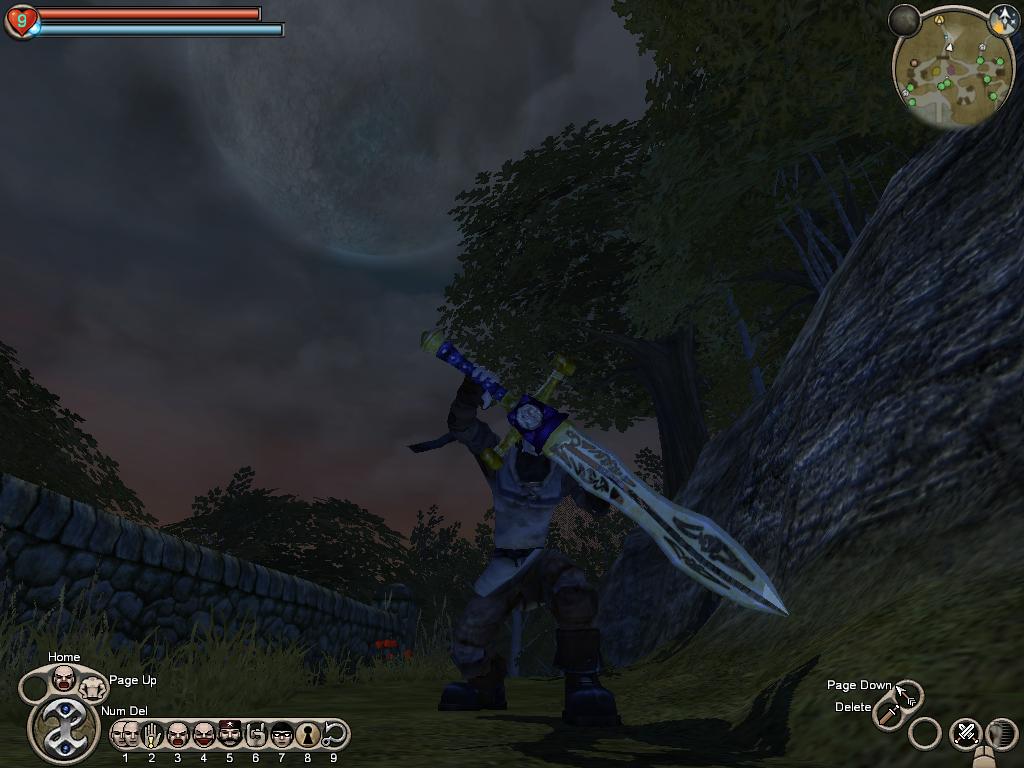
Task: Use the two-faces expression in slot 1
Action: [126, 734]
